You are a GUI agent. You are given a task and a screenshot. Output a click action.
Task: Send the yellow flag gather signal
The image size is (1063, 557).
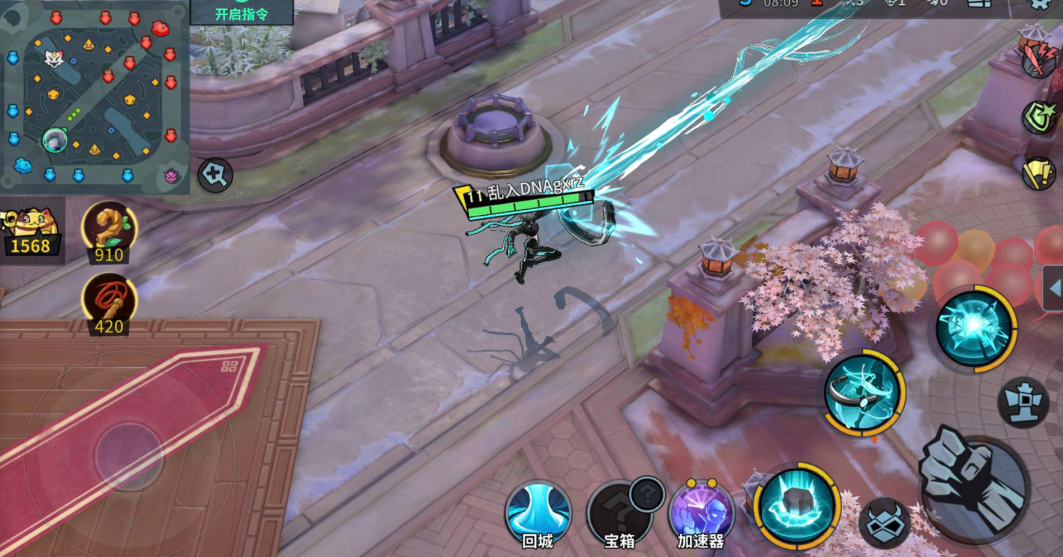click(x=1038, y=173)
